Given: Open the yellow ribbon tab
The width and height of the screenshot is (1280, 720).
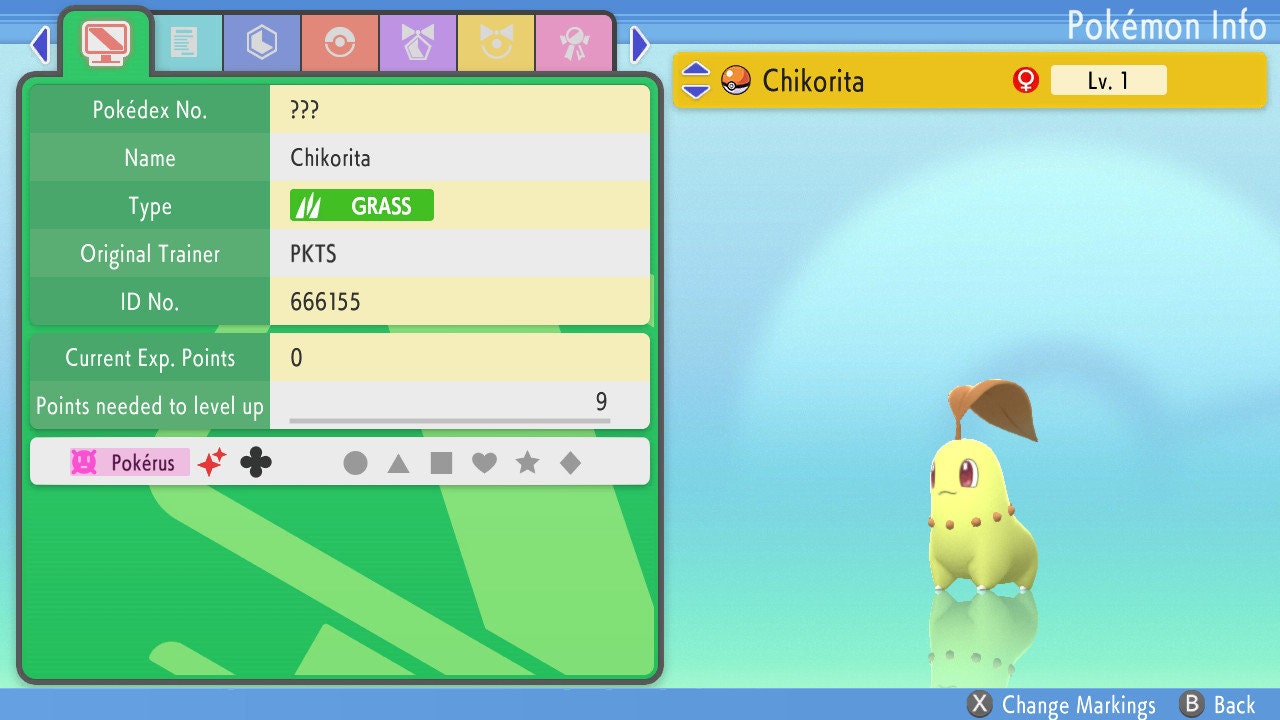Looking at the screenshot, I should tap(496, 42).
